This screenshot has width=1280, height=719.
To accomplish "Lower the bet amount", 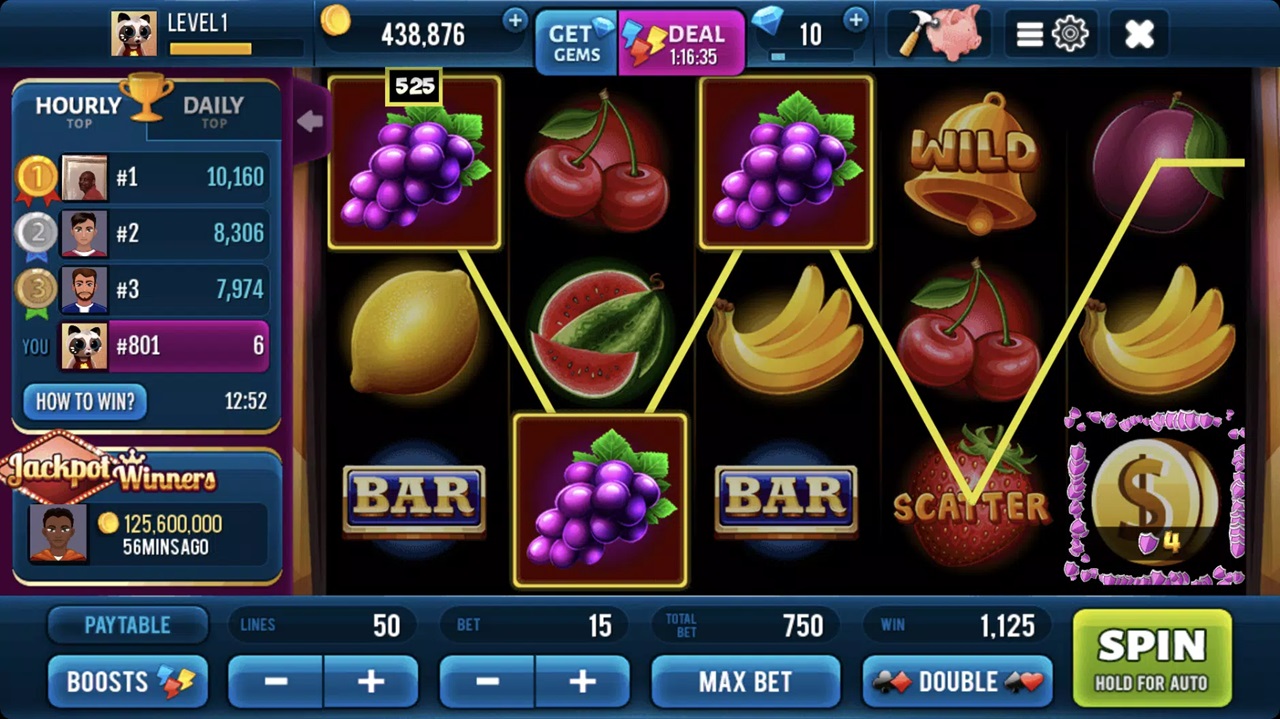I will tap(488, 682).
